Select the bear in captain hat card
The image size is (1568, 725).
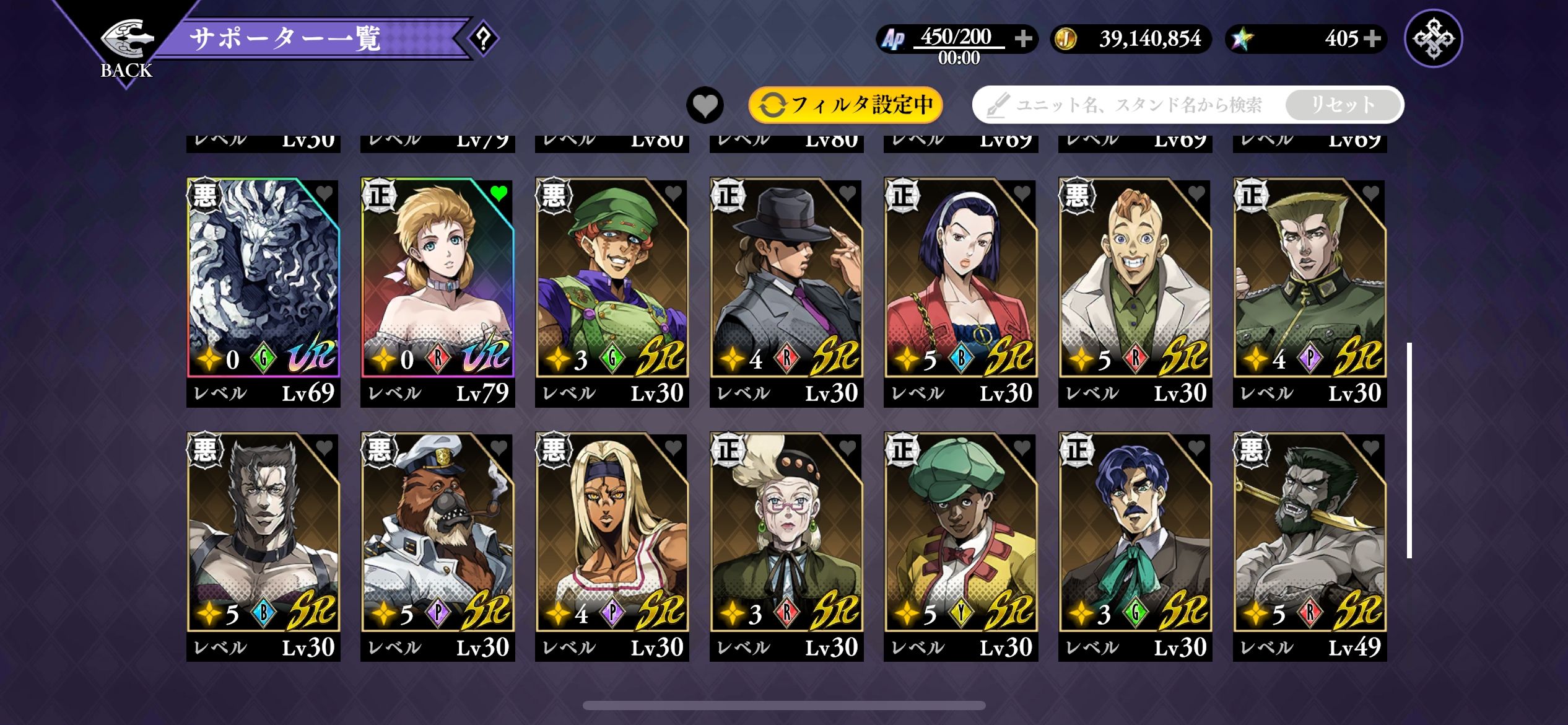pos(437,533)
